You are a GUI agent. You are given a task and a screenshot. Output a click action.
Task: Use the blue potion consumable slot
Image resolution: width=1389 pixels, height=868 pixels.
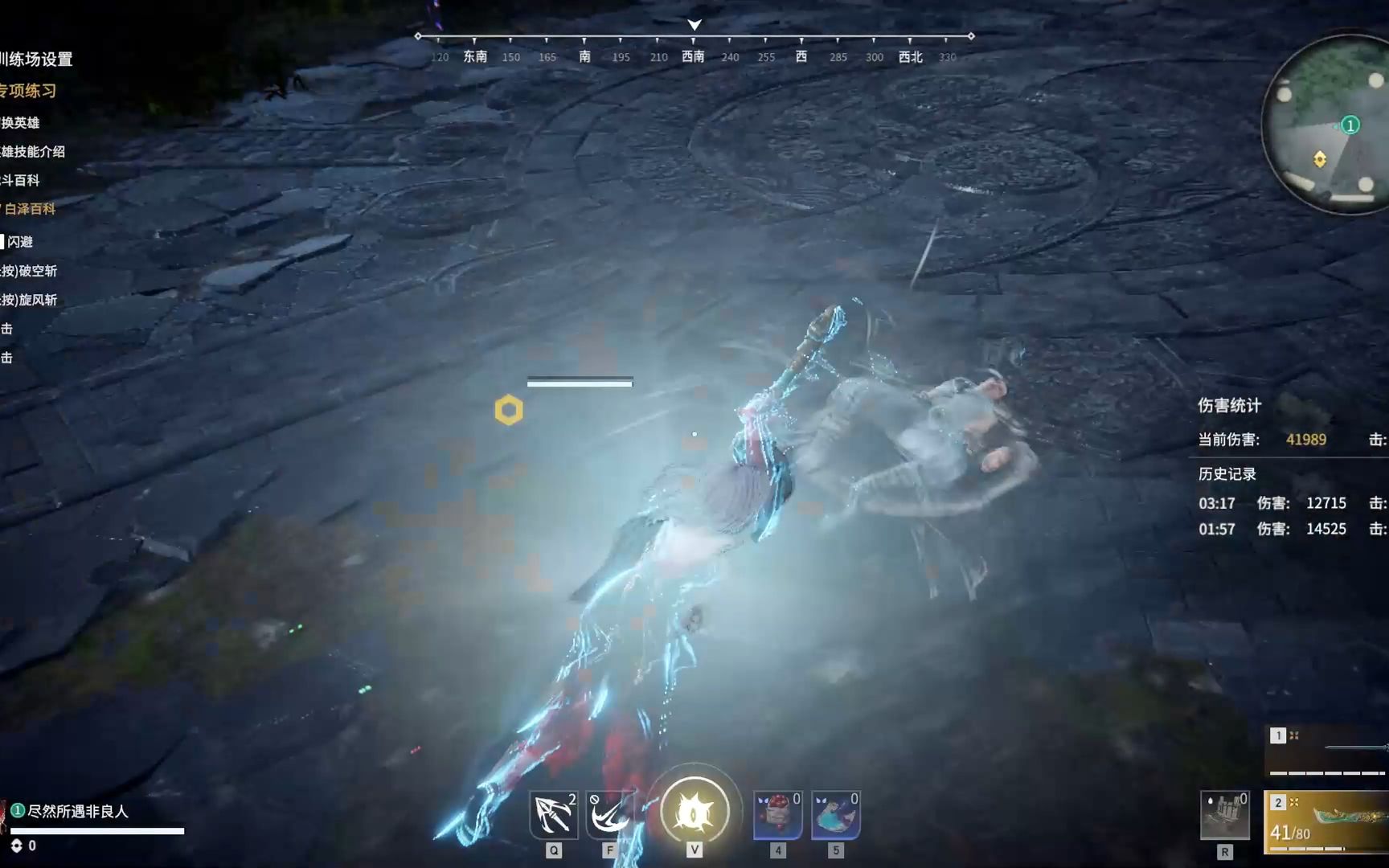click(x=835, y=815)
